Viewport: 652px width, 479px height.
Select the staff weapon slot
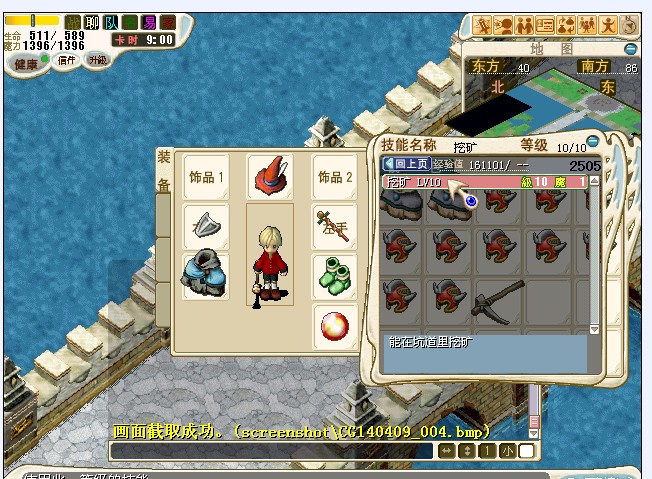click(x=335, y=227)
